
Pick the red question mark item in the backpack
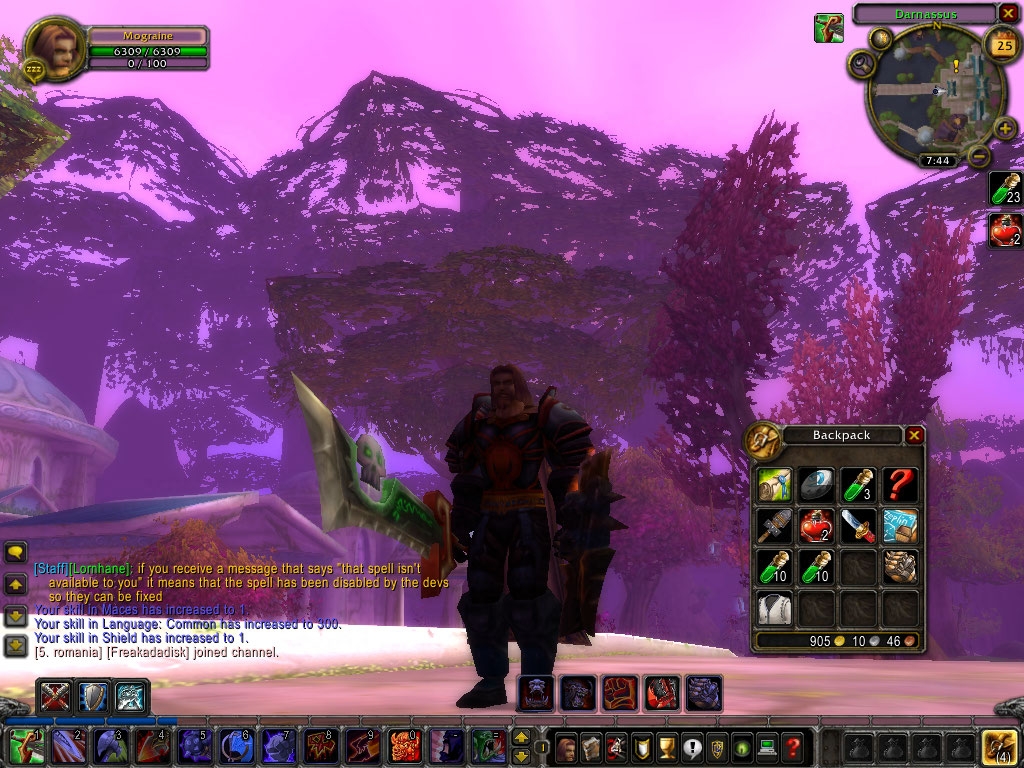(900, 485)
